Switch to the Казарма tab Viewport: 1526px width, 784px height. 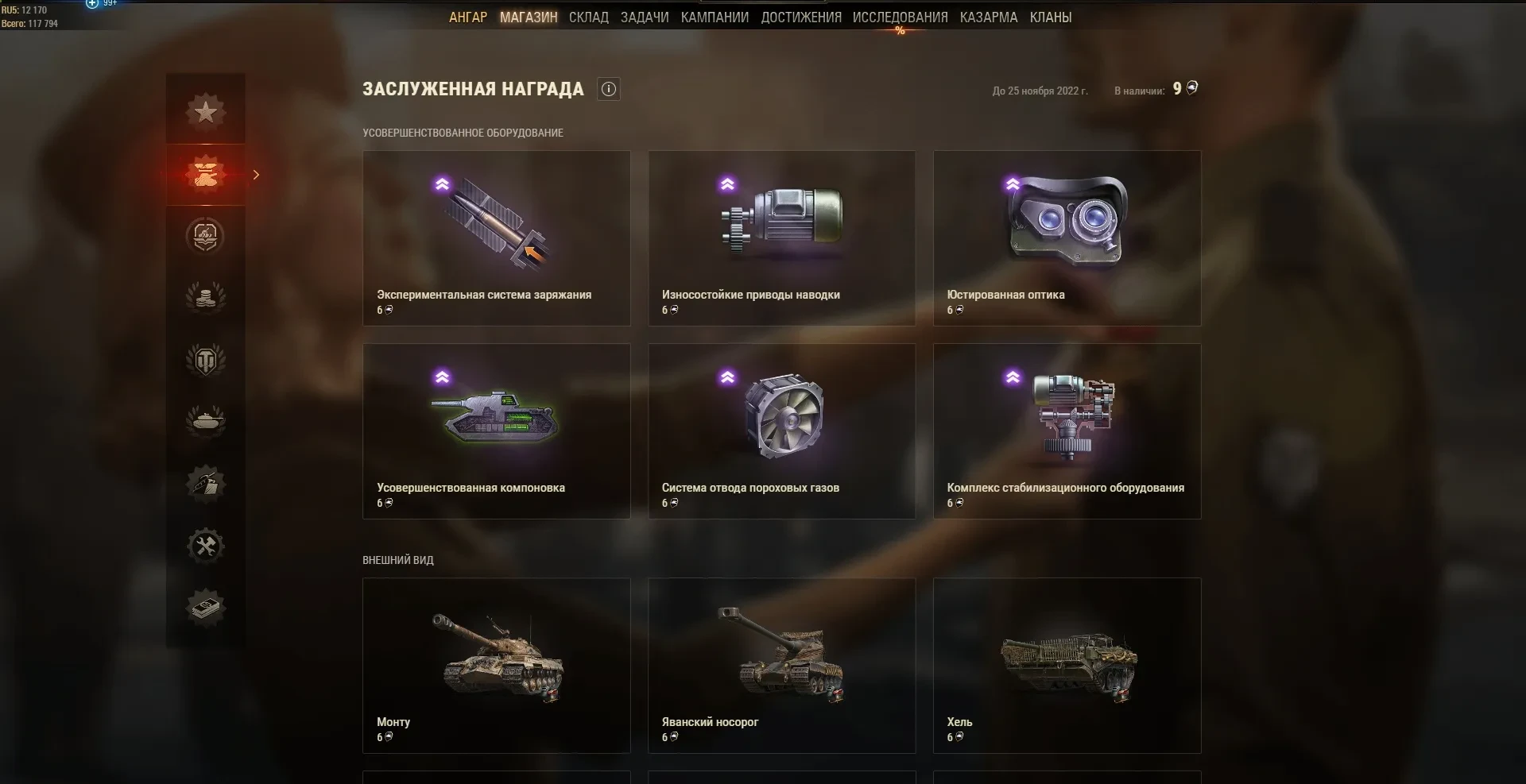pyautogui.click(x=988, y=17)
